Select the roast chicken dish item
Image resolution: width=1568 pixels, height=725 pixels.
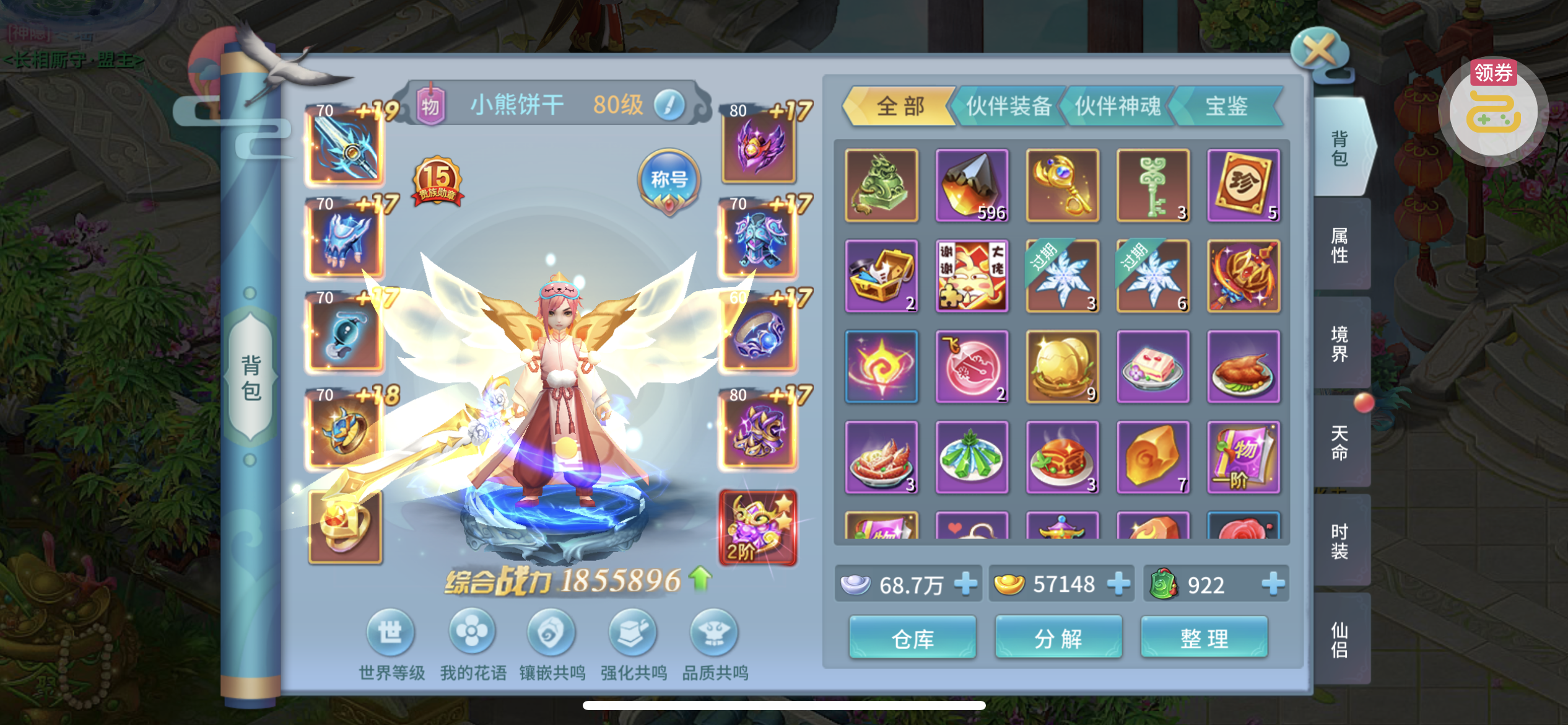click(x=1244, y=367)
